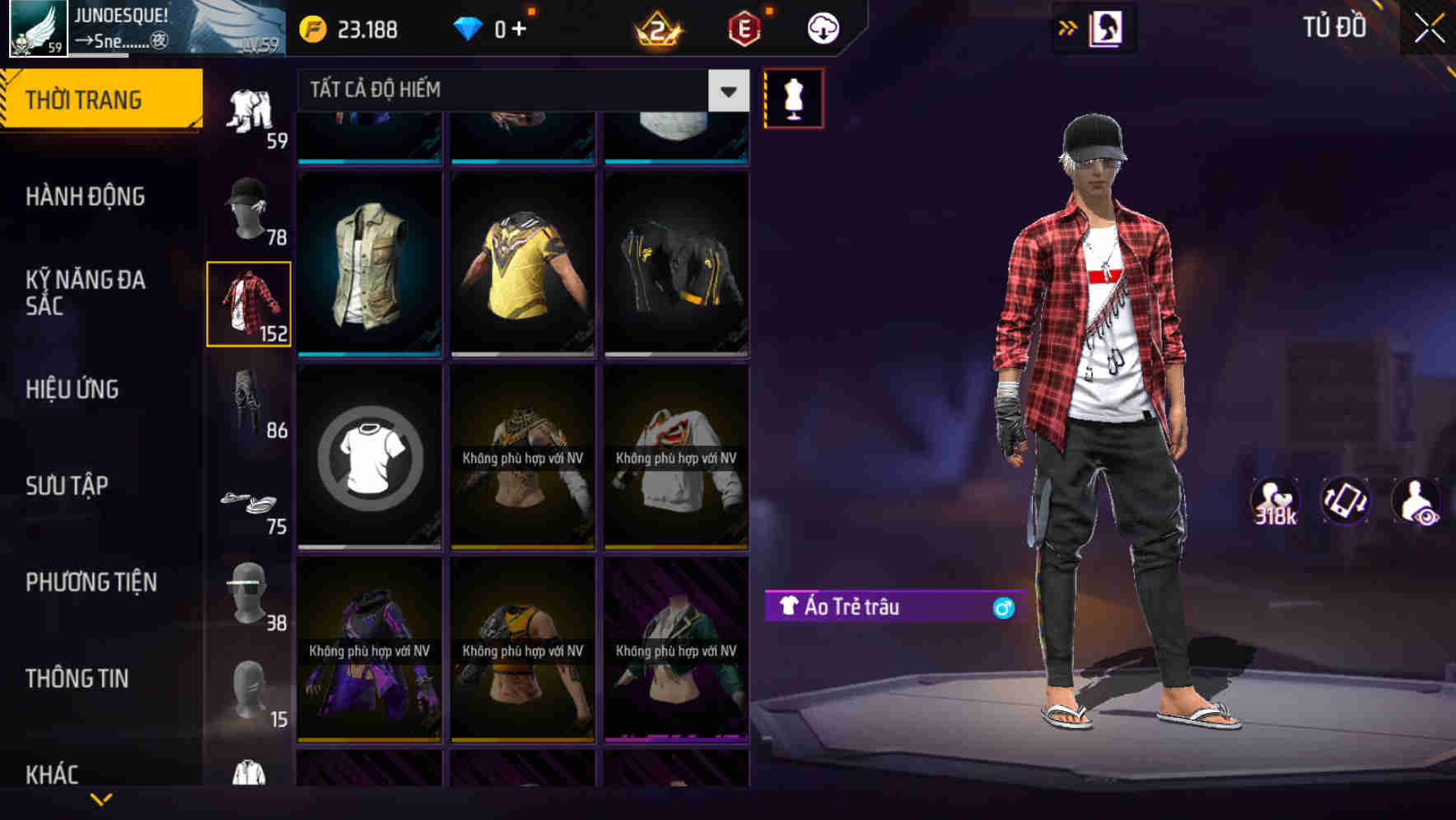Open the hairstyle profile icon near TỦ ĐỒ
Viewport: 1456px width, 820px height.
tap(1108, 27)
